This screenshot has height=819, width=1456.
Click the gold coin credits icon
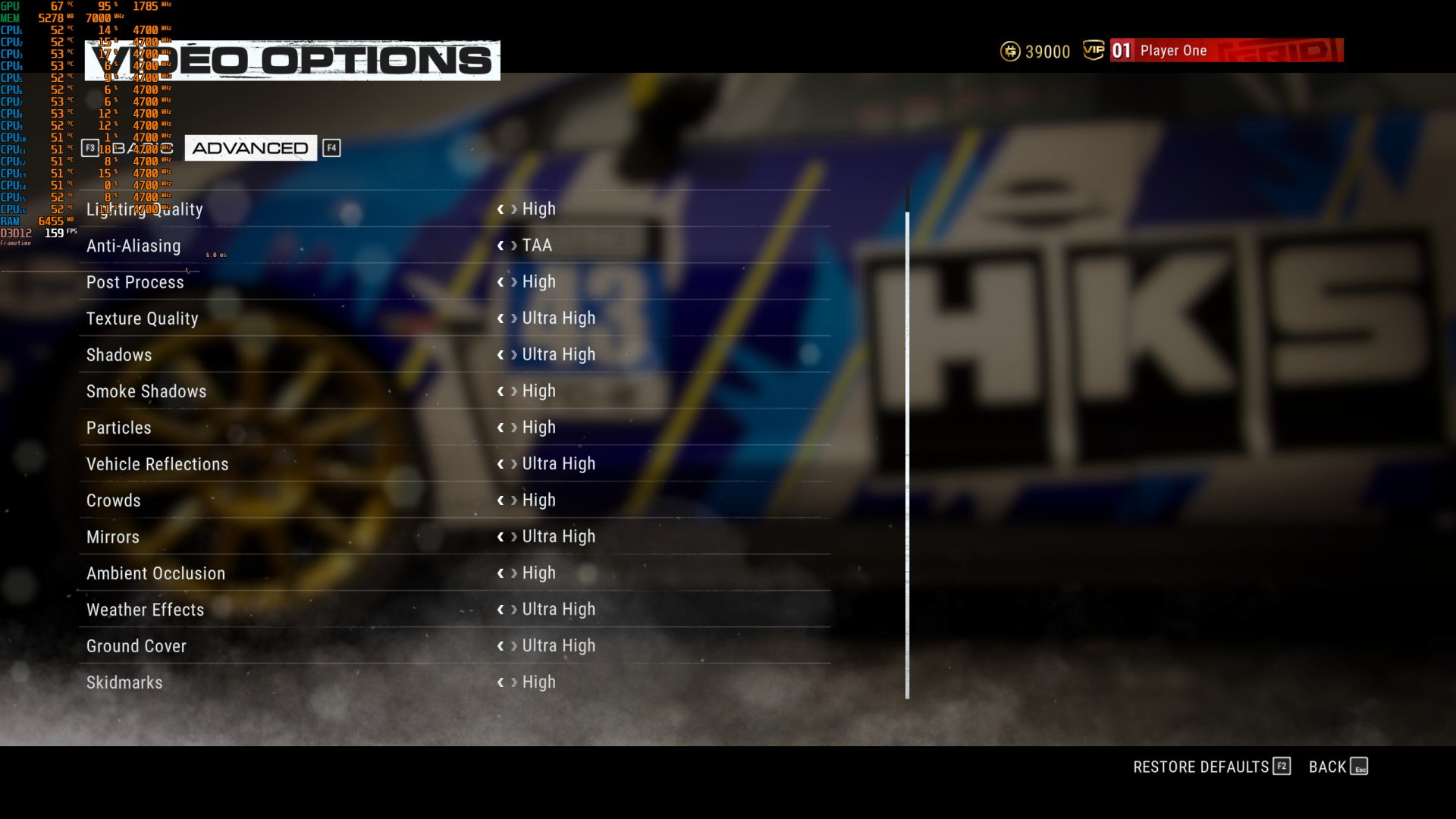(x=1009, y=52)
